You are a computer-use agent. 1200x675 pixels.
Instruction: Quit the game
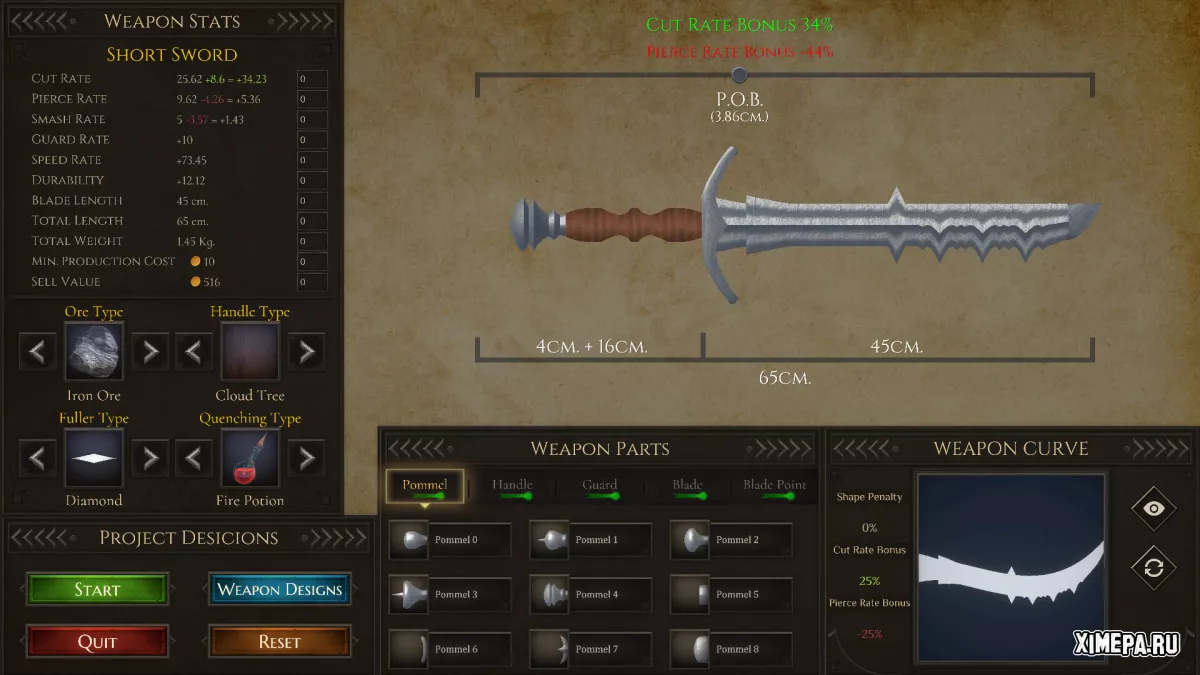97,642
